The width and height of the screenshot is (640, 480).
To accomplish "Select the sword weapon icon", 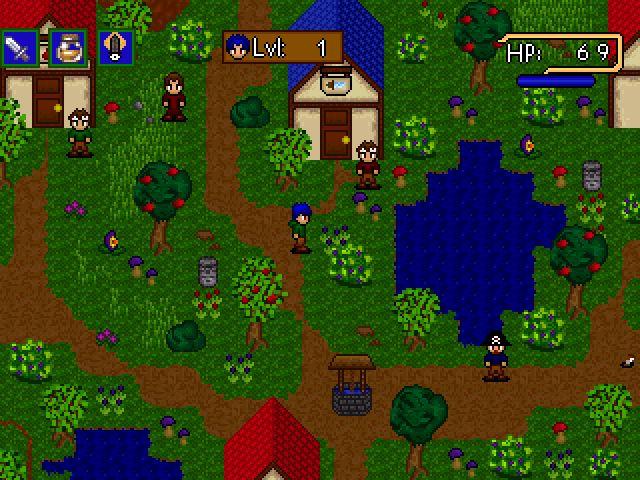I will [19, 47].
